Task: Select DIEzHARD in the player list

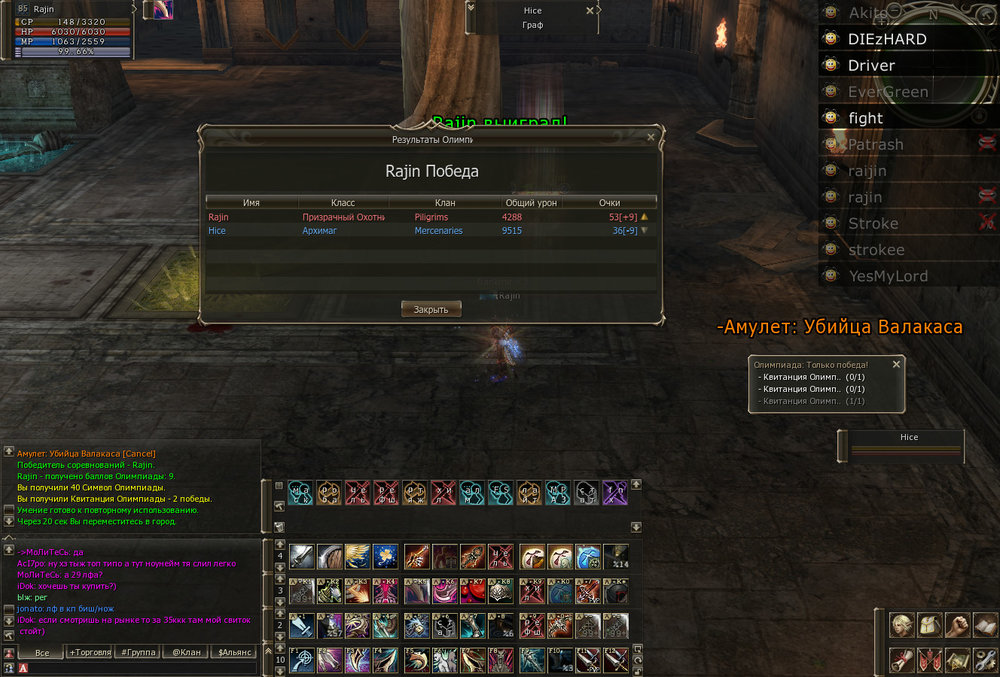Action: [886, 39]
